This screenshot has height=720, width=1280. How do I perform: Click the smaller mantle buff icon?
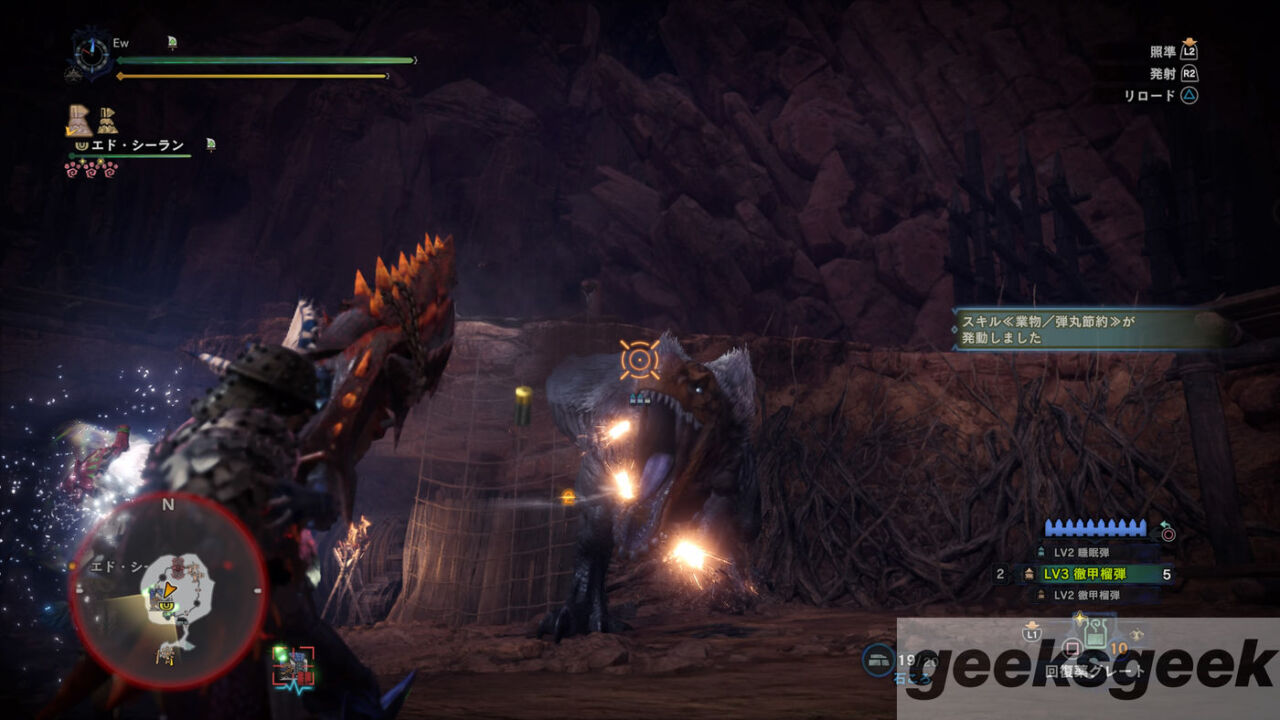point(107,121)
